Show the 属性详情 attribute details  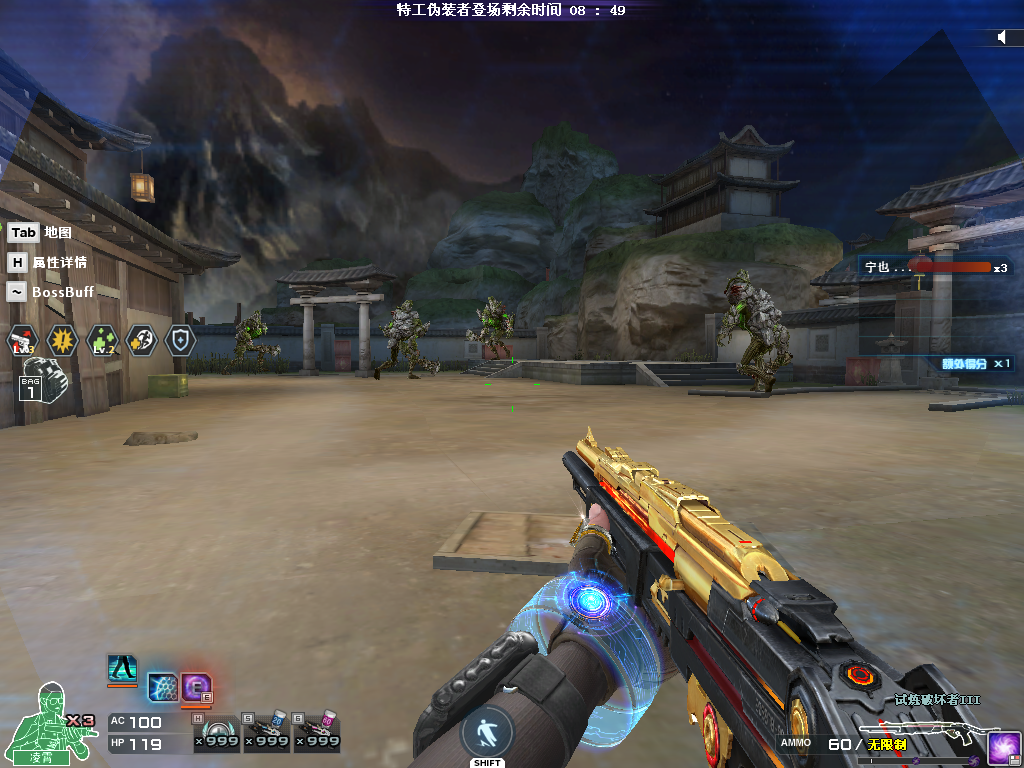pyautogui.click(x=59, y=262)
